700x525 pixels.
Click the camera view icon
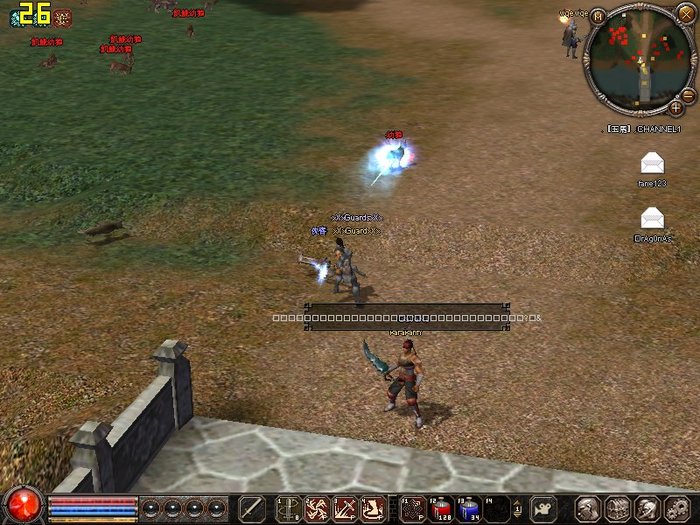coord(543,508)
